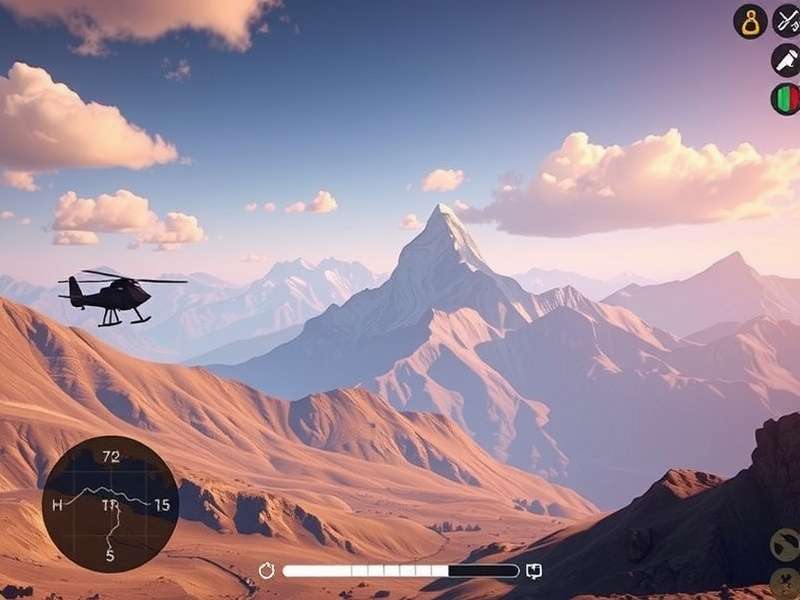The height and width of the screenshot is (600, 800).
Task: Open the crossed tools icon
Action: 787,21
